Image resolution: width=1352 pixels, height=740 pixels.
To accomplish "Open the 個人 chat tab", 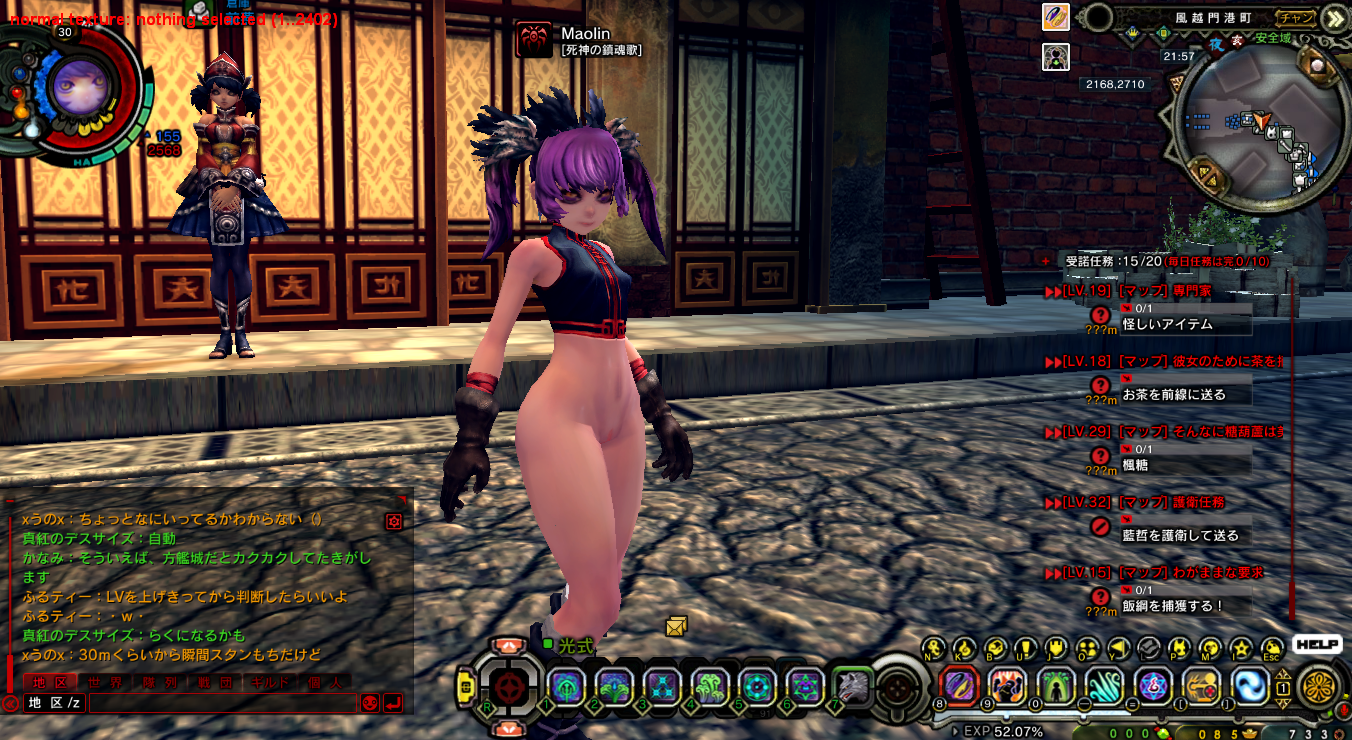I will [325, 682].
